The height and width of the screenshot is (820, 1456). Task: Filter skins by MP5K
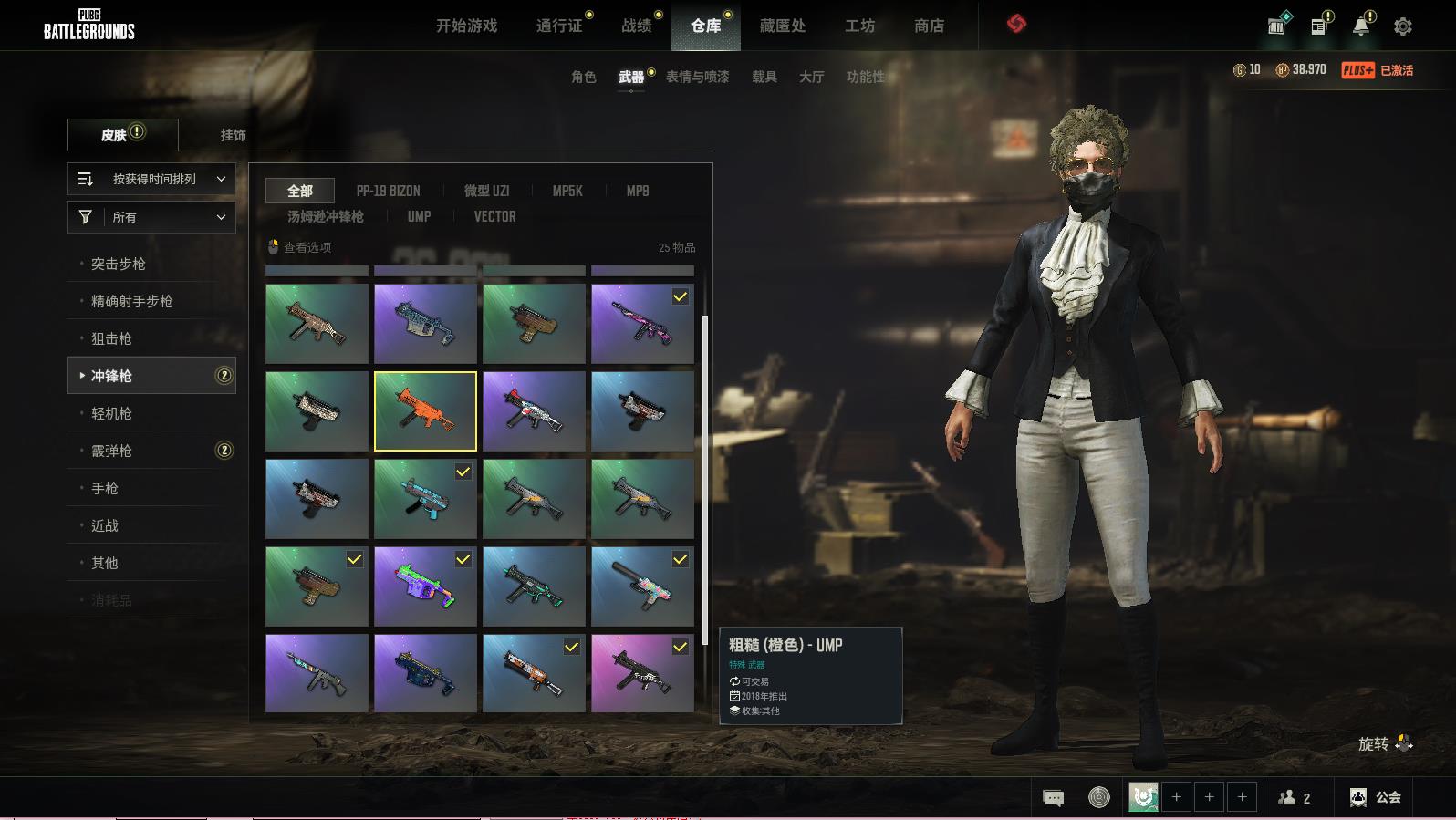[567, 191]
